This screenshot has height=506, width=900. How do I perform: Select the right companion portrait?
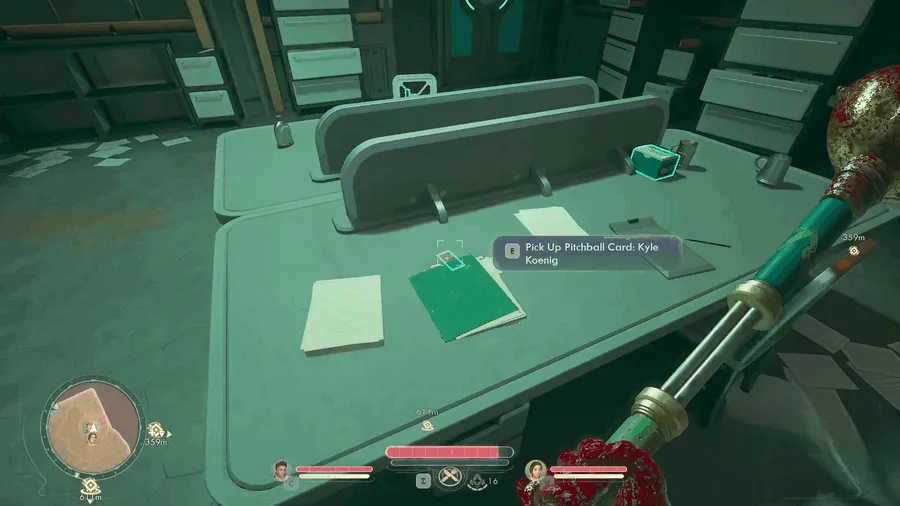536,469
